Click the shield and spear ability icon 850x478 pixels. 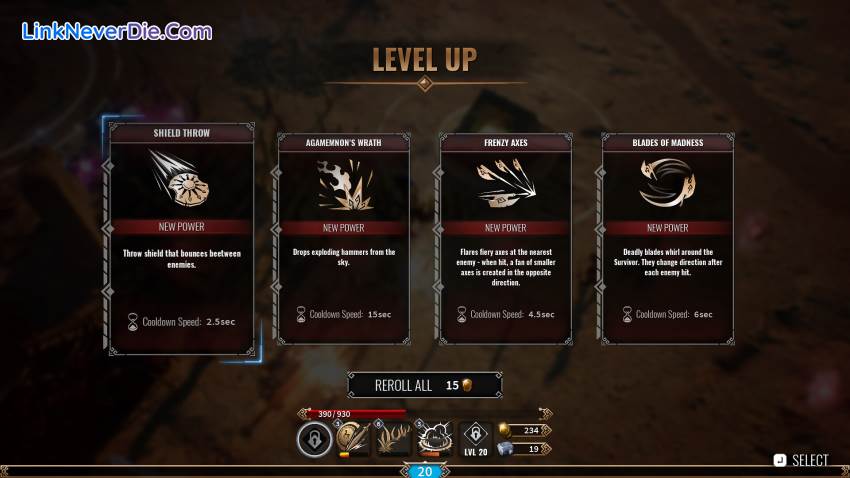(351, 439)
